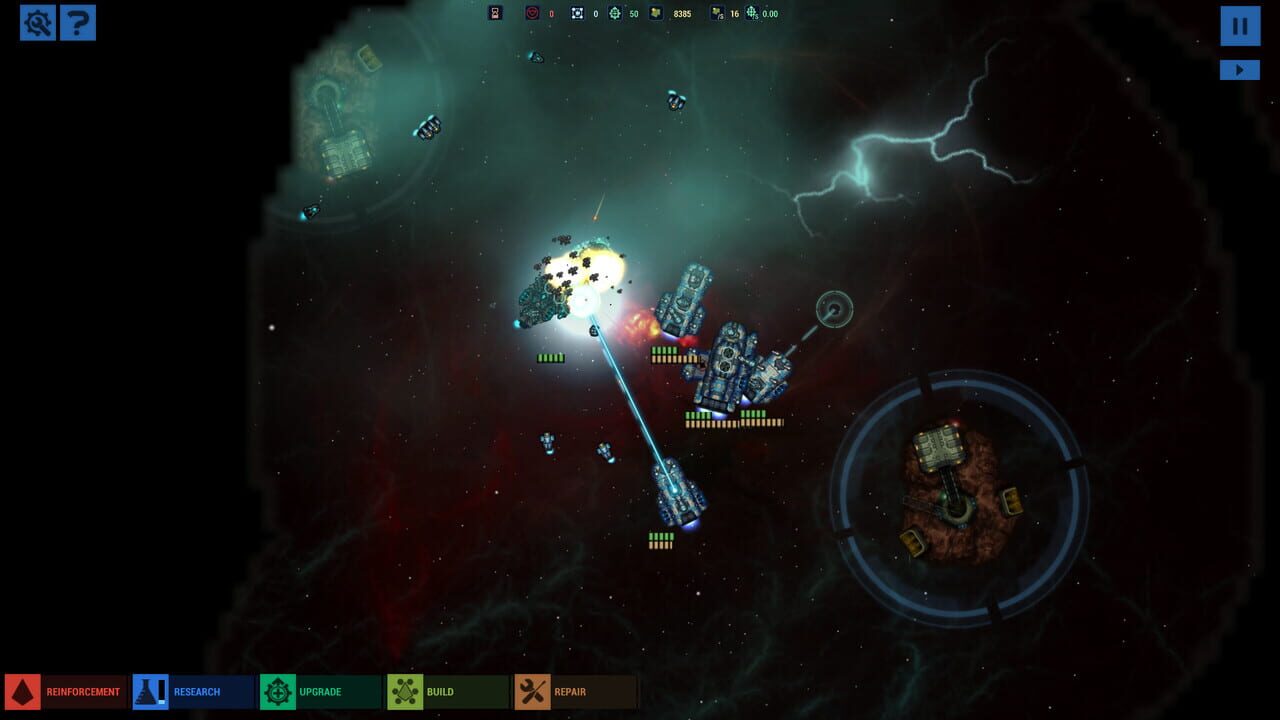The height and width of the screenshot is (720, 1280).
Task: Click the help question mark icon
Action: click(80, 22)
